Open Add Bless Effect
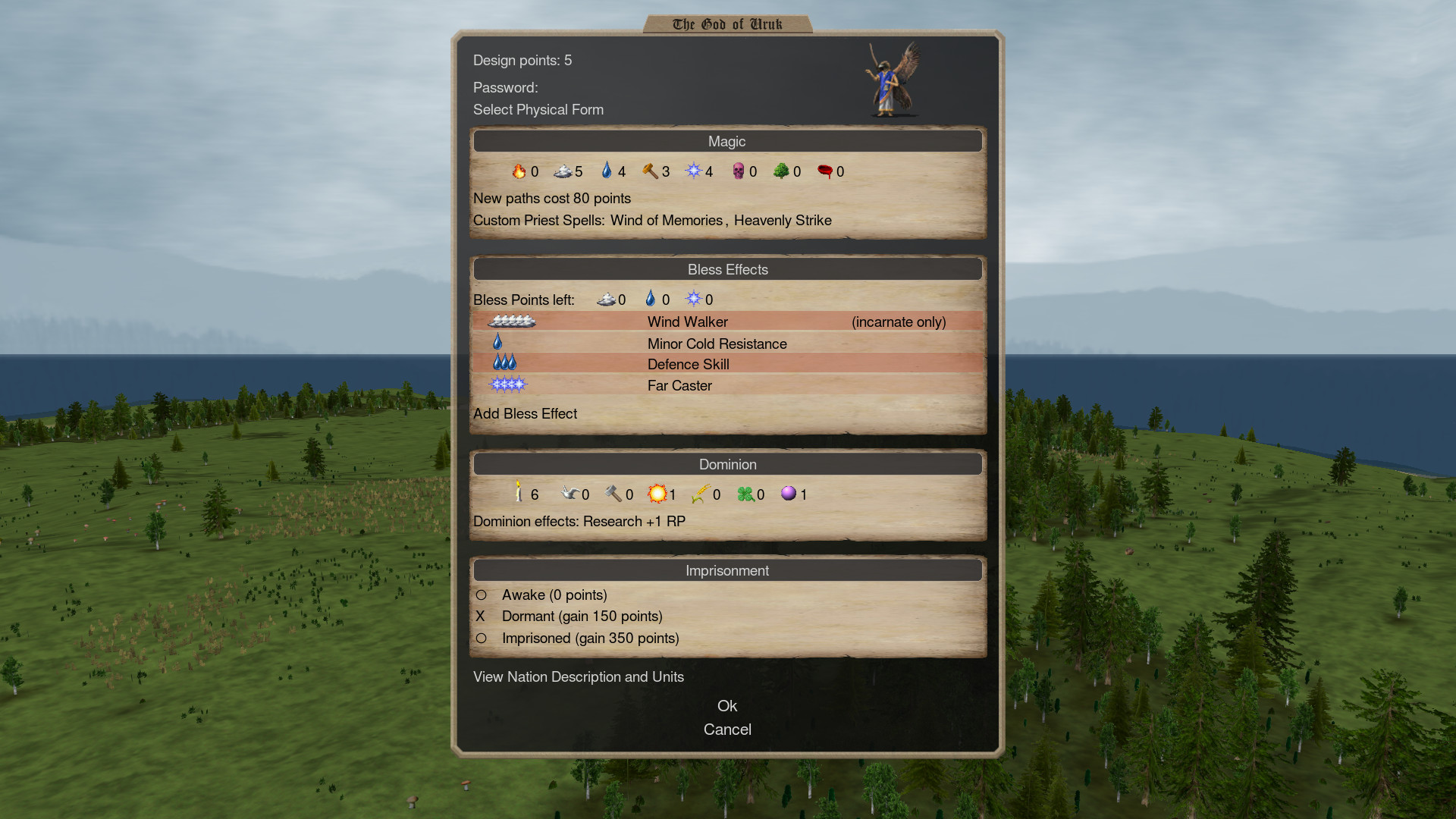This screenshot has width=1456, height=819. [525, 413]
